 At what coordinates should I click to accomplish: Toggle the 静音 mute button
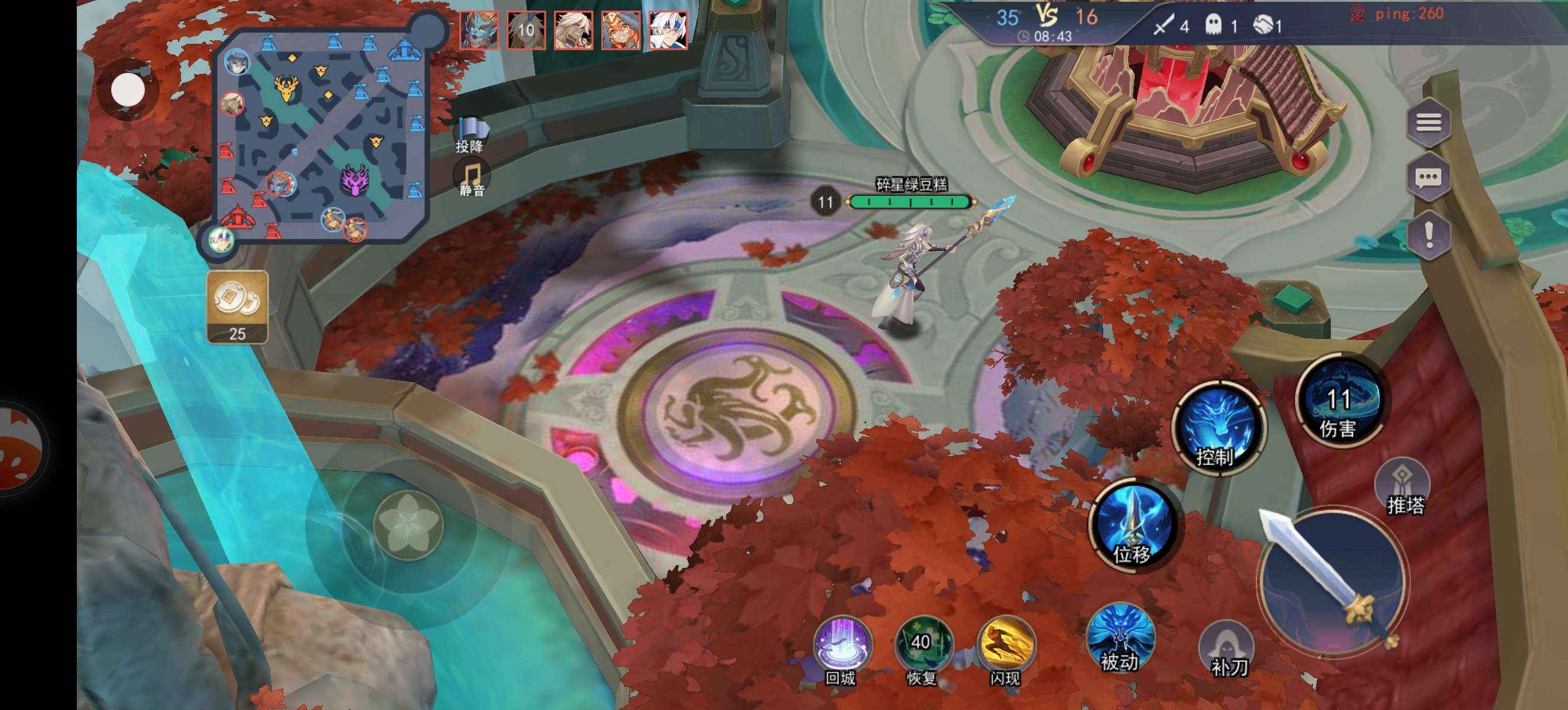(472, 178)
